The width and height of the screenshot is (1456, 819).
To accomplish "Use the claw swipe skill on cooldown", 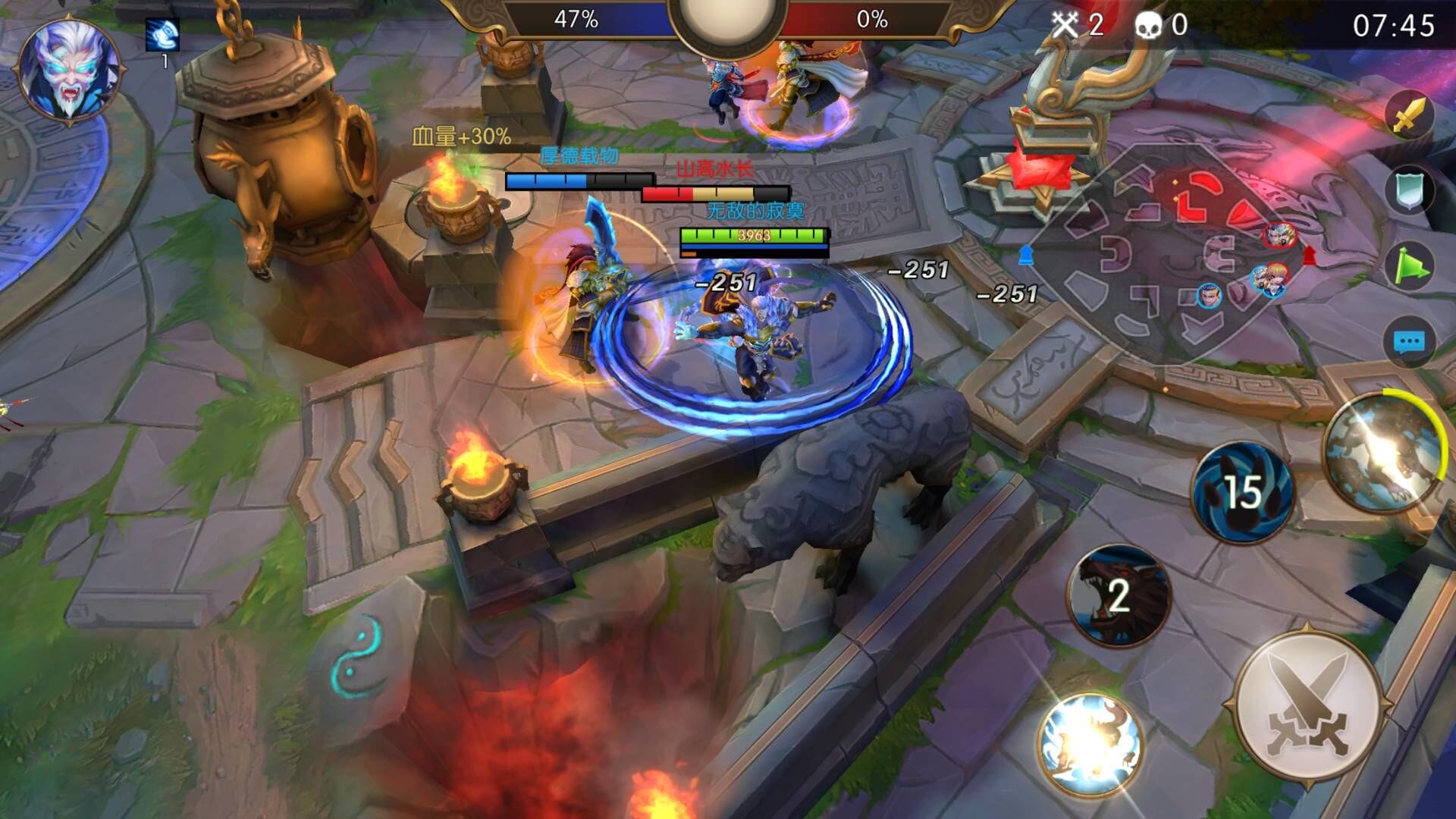I will (x=1241, y=492).
